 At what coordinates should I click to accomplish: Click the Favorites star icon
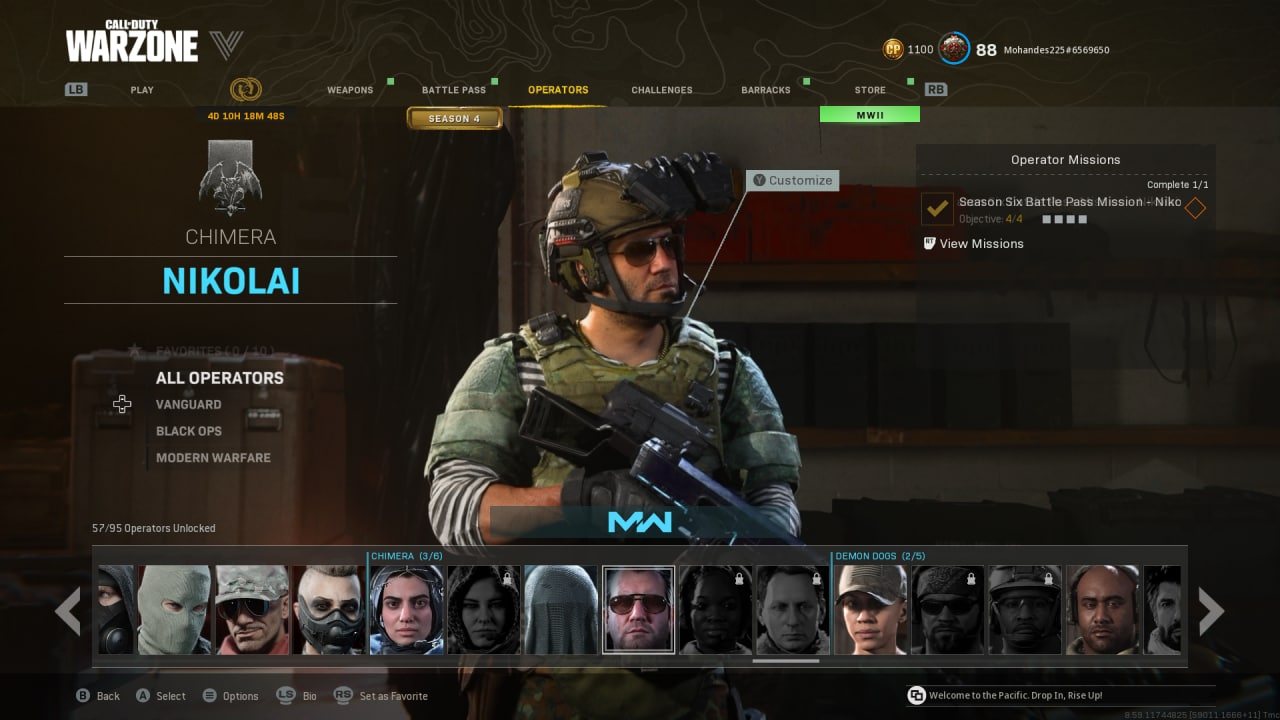pos(134,350)
